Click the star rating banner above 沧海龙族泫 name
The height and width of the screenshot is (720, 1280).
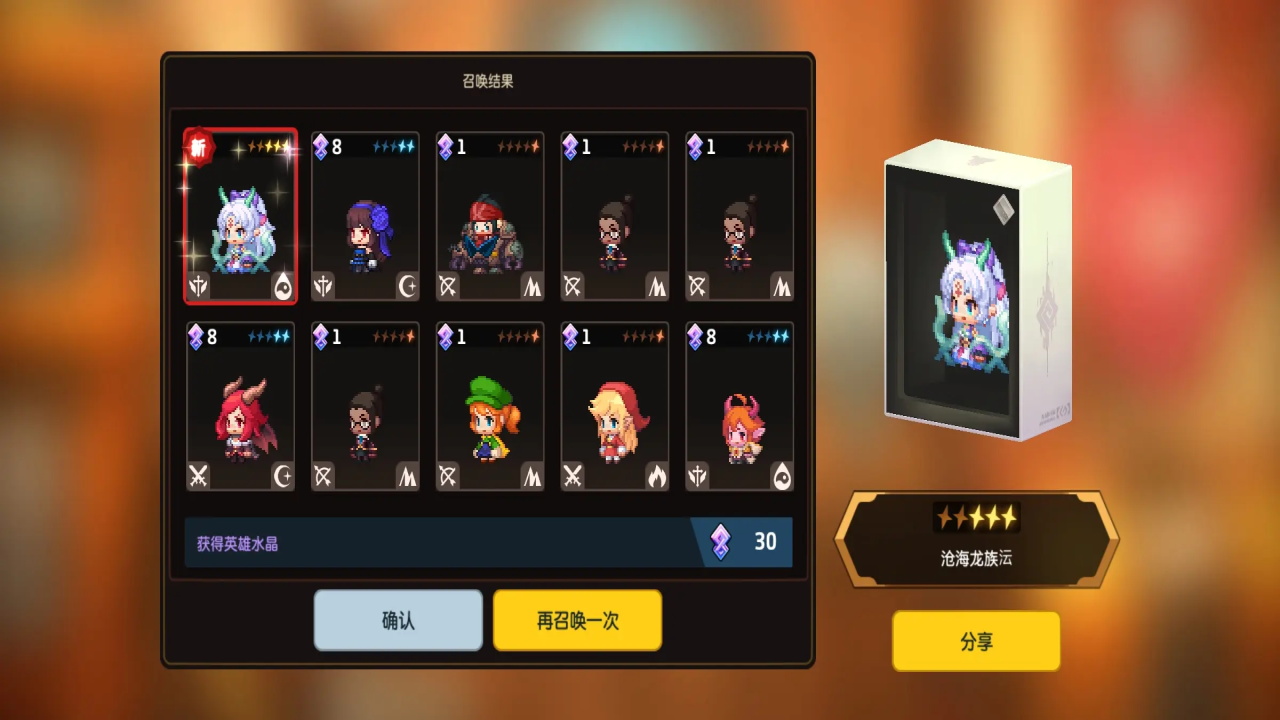pyautogui.click(x=975, y=517)
